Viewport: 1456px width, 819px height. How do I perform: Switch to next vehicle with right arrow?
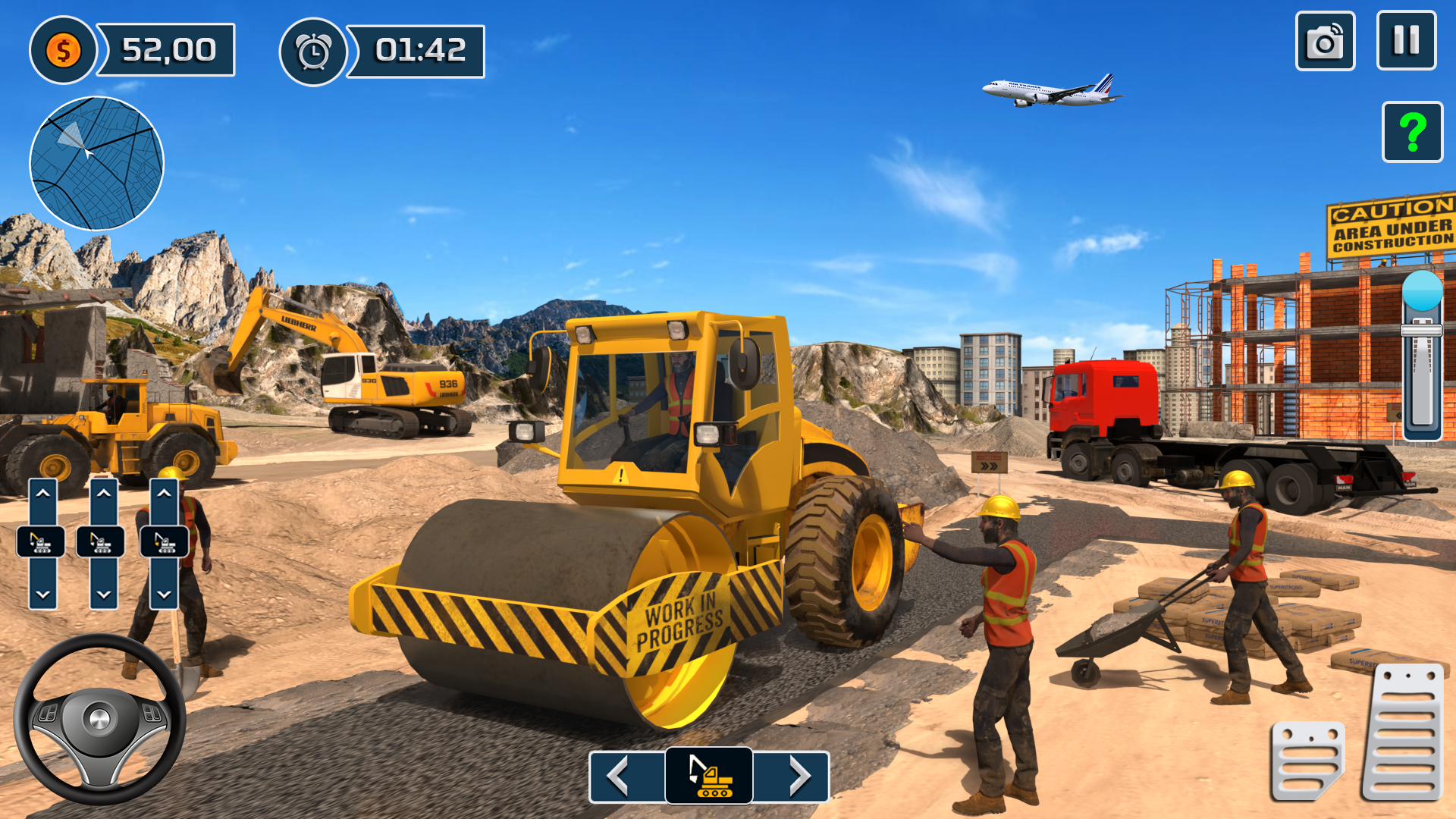coord(800,773)
